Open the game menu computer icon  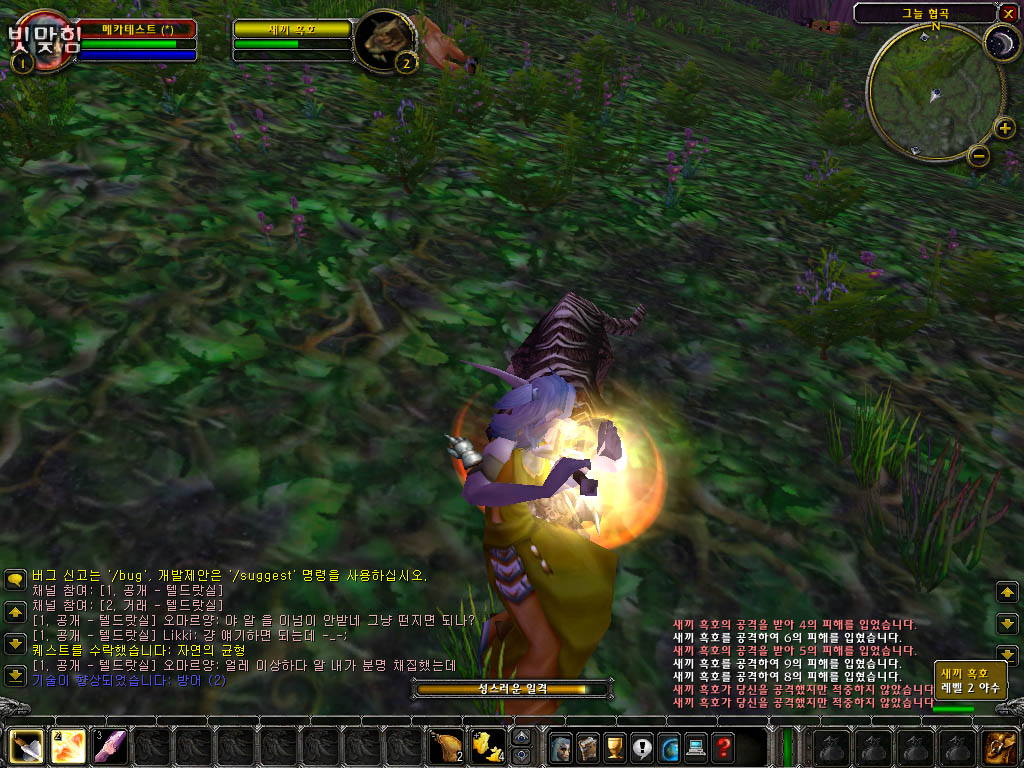point(694,746)
